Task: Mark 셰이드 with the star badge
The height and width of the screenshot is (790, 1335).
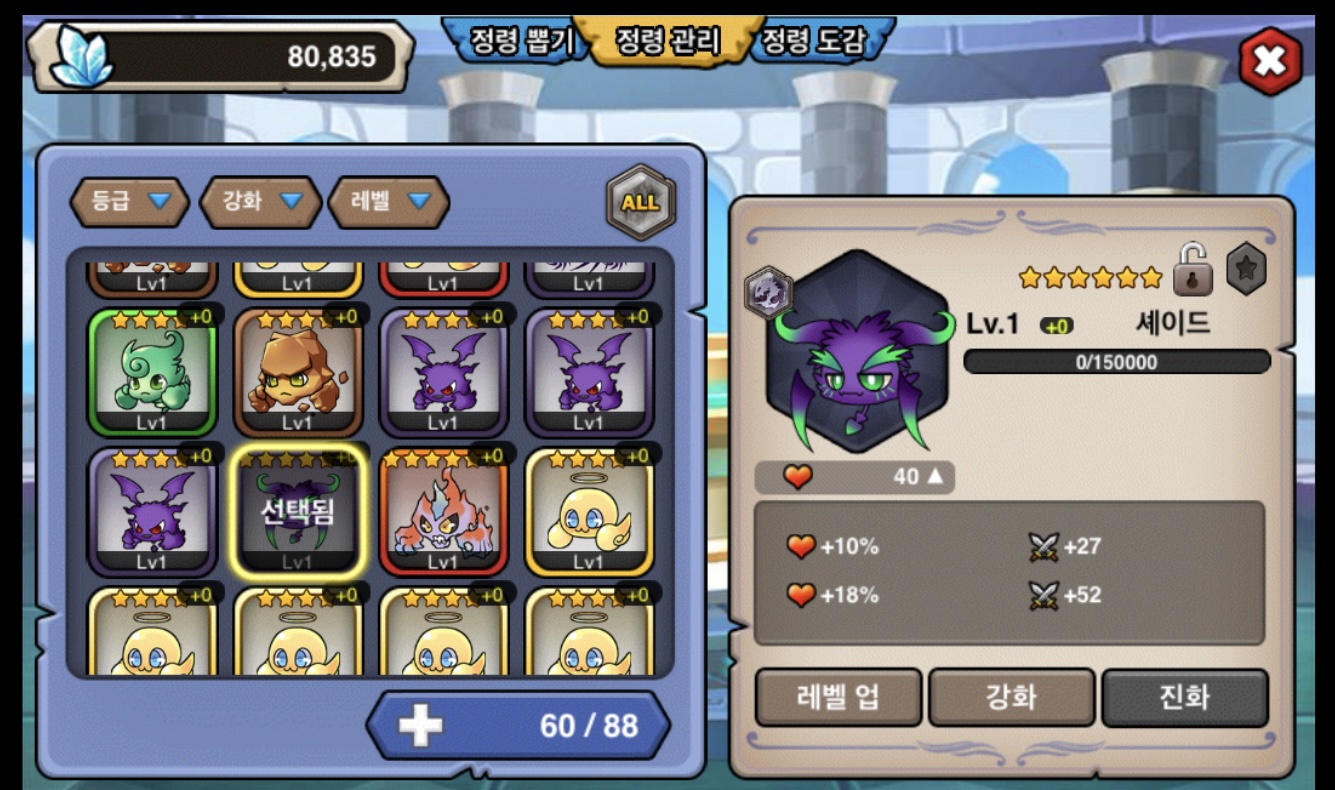Action: click(x=1246, y=269)
